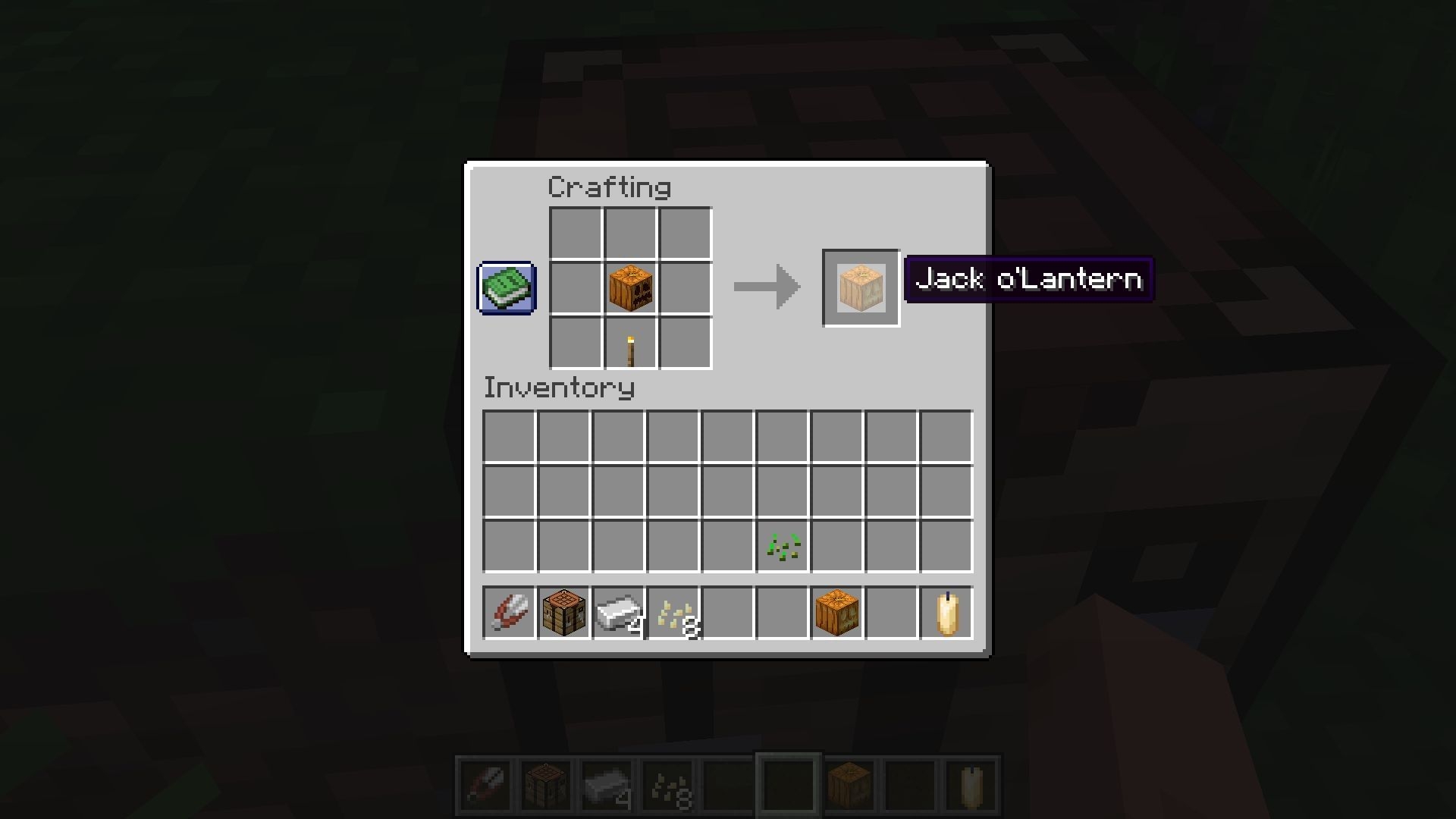Click the highlighted selected hotbar slot

point(787,783)
